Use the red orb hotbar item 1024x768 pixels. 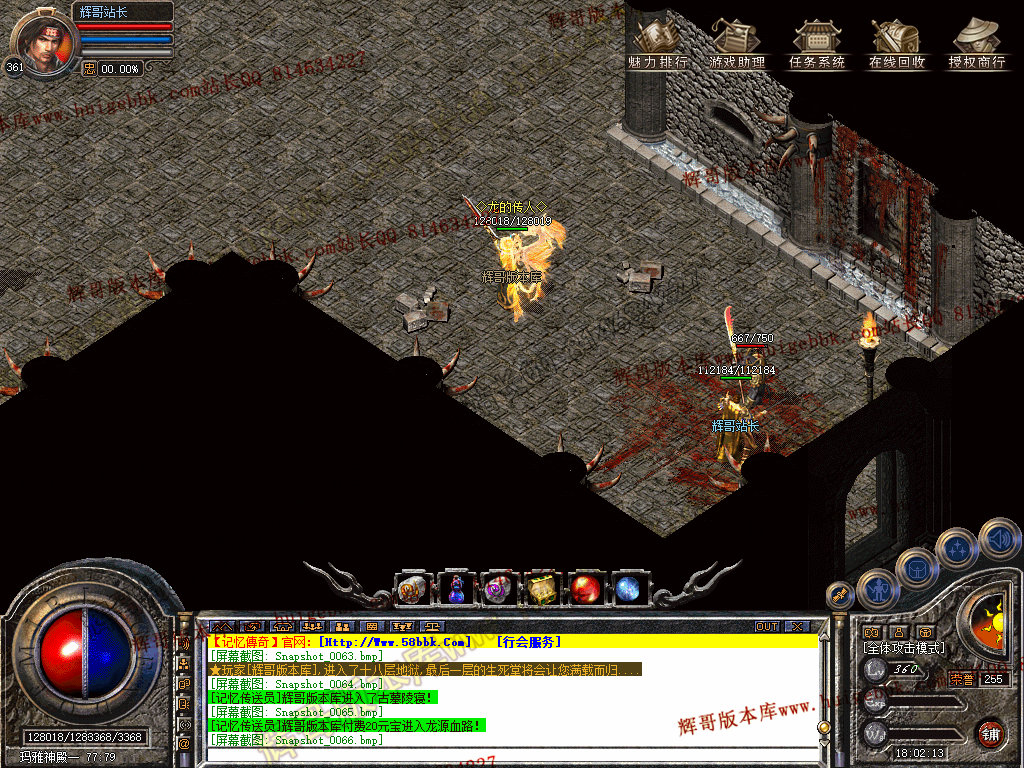pyautogui.click(x=585, y=589)
